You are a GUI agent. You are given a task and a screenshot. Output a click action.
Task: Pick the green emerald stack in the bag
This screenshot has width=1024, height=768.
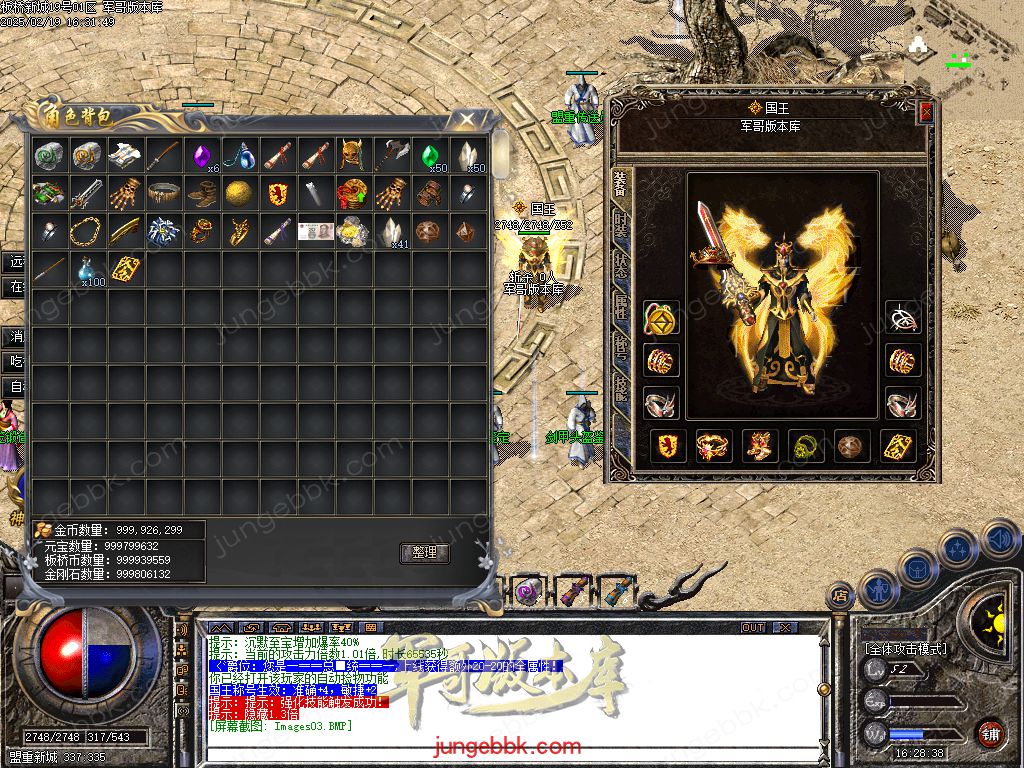(430, 155)
